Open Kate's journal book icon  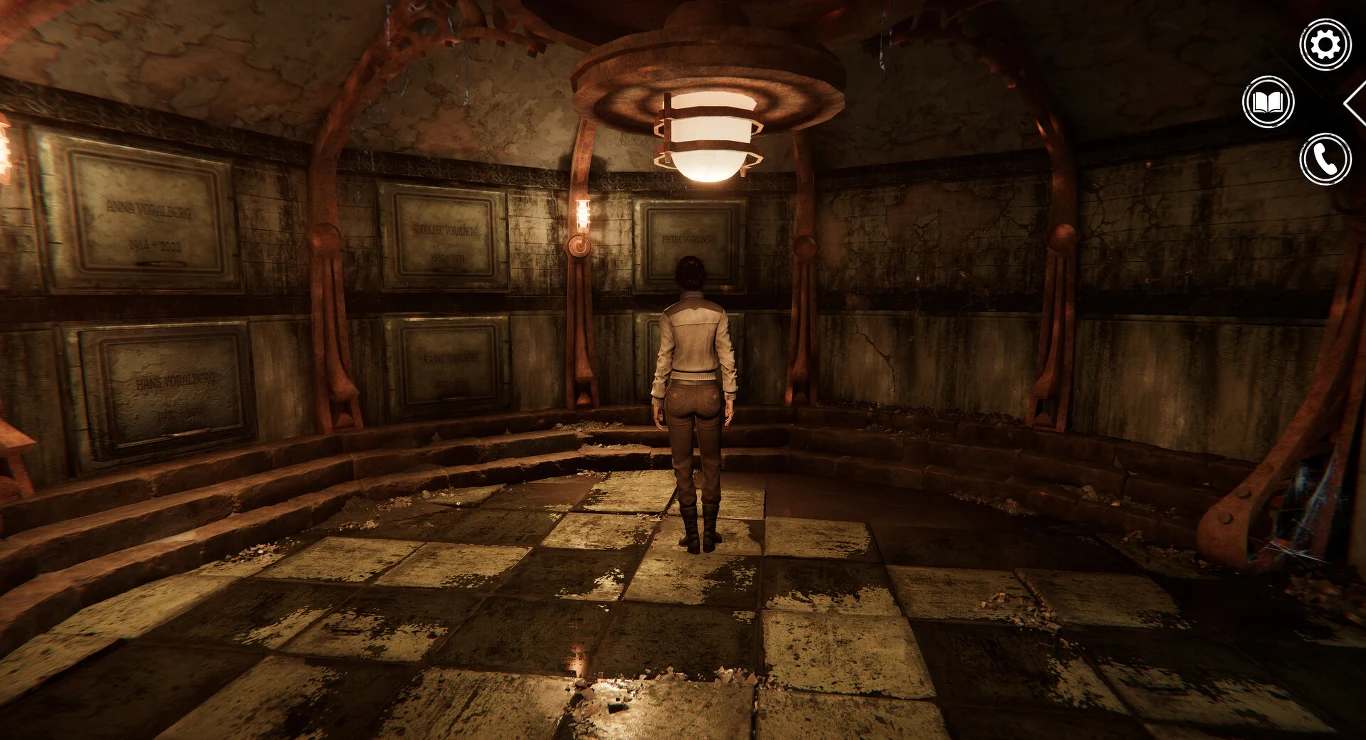1266,100
